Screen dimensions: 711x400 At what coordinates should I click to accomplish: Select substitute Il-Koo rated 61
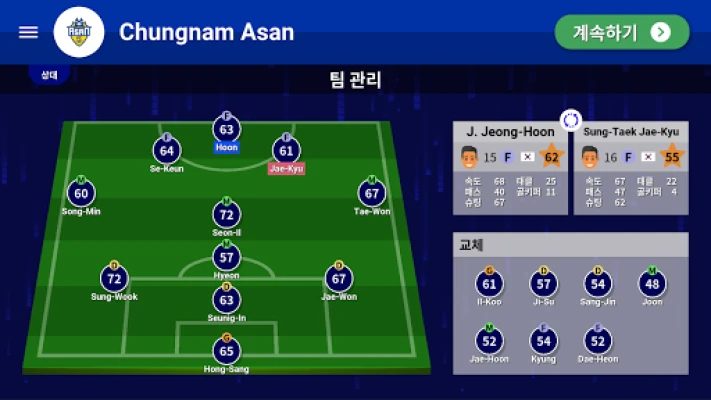coord(490,286)
